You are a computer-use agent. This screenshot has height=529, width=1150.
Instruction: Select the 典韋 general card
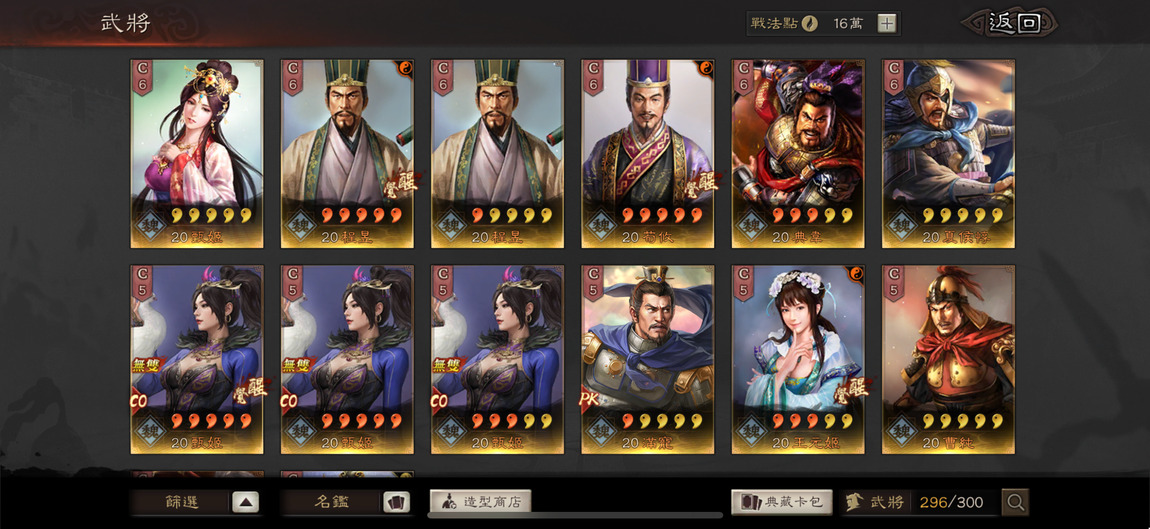(798, 153)
